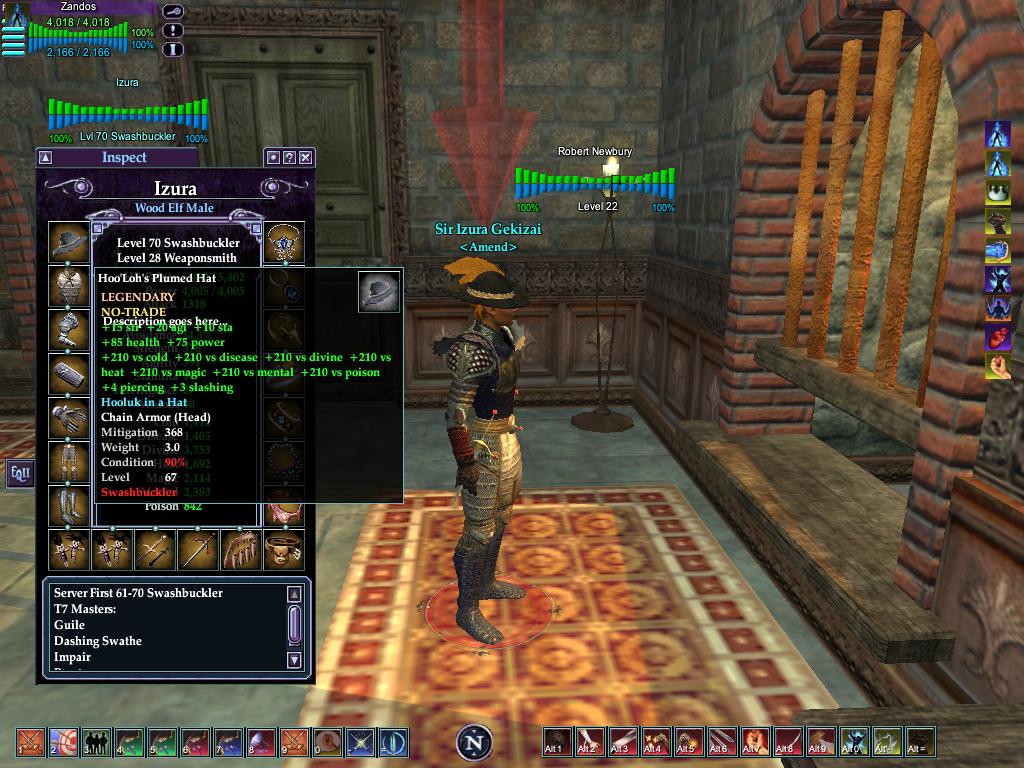The image size is (1024, 768).
Task: Open the EQII menu button
Action: pos(20,472)
